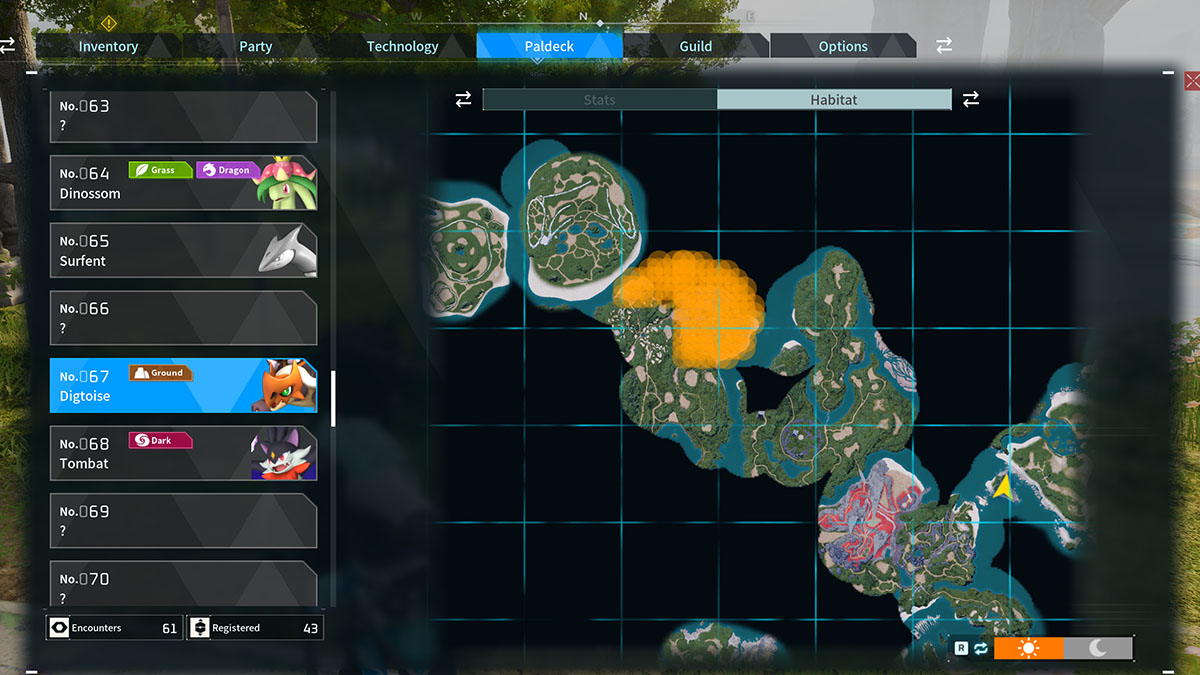Toggle to daytime habitat with sun icon
1200x675 pixels.
coord(1028,648)
